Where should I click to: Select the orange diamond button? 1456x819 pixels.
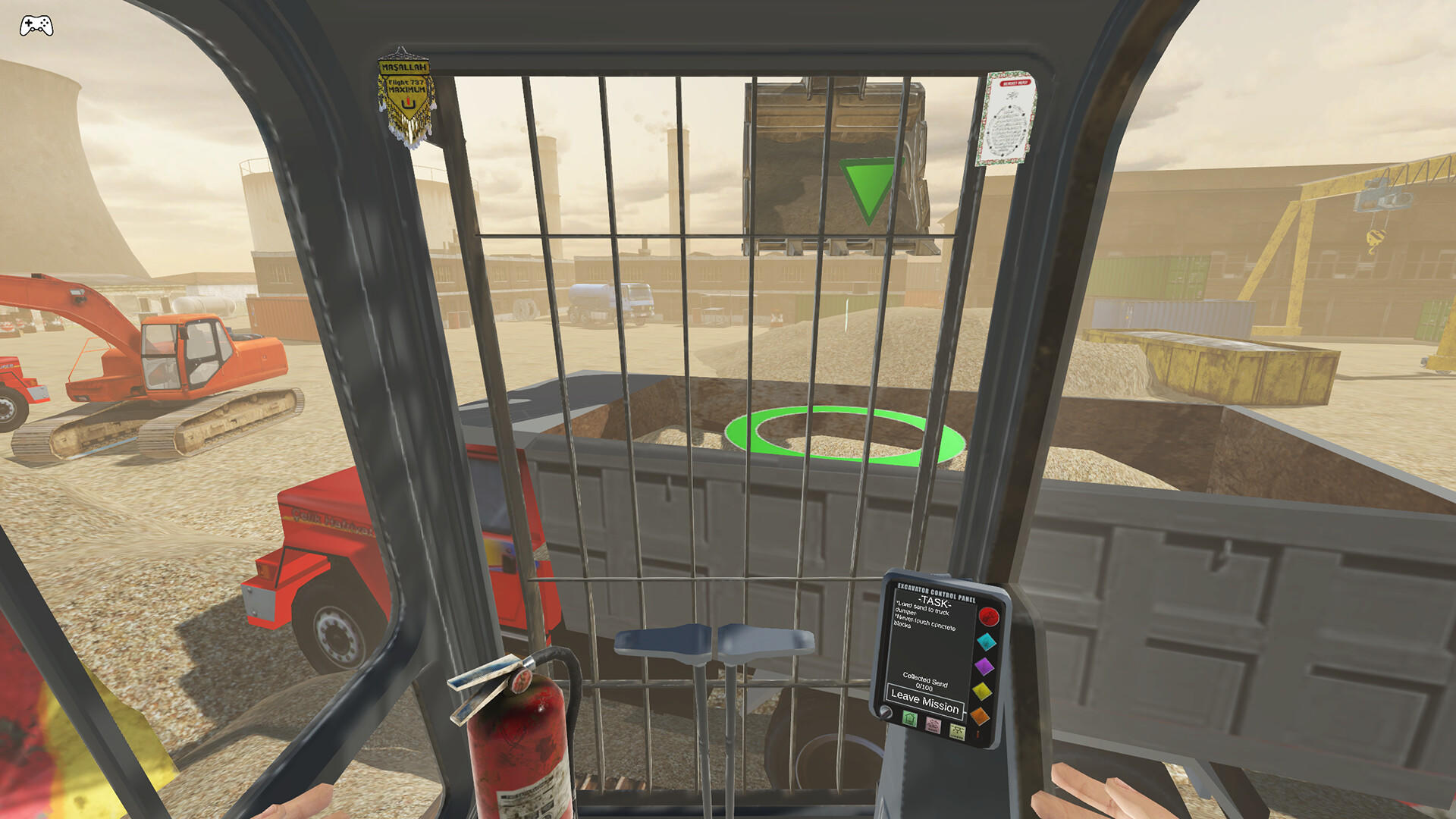click(980, 716)
